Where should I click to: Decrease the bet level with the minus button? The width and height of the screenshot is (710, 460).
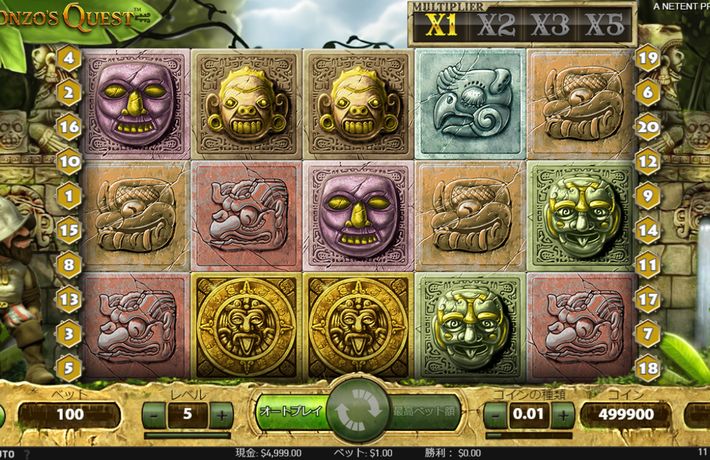(155, 414)
